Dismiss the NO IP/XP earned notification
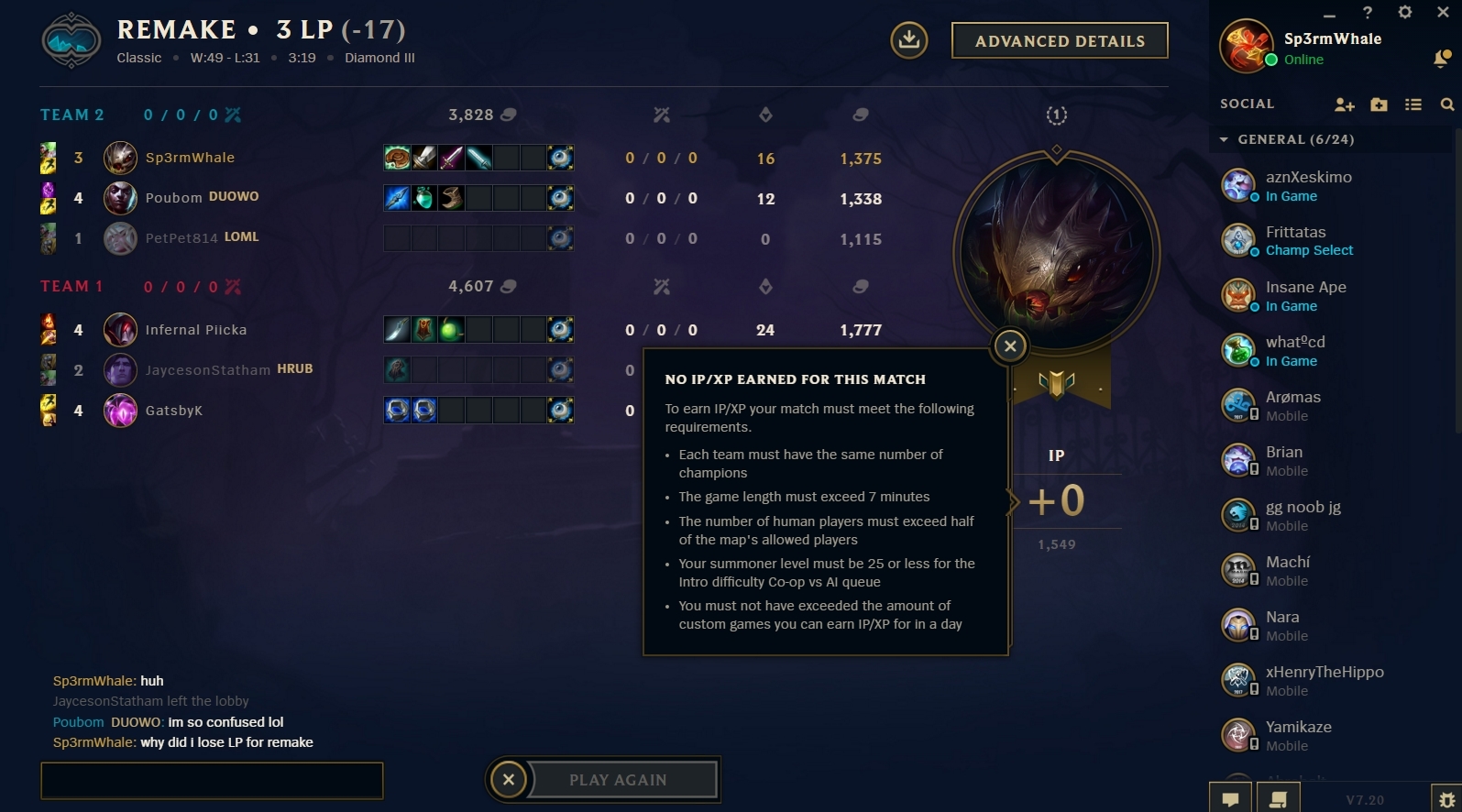 (x=1009, y=346)
